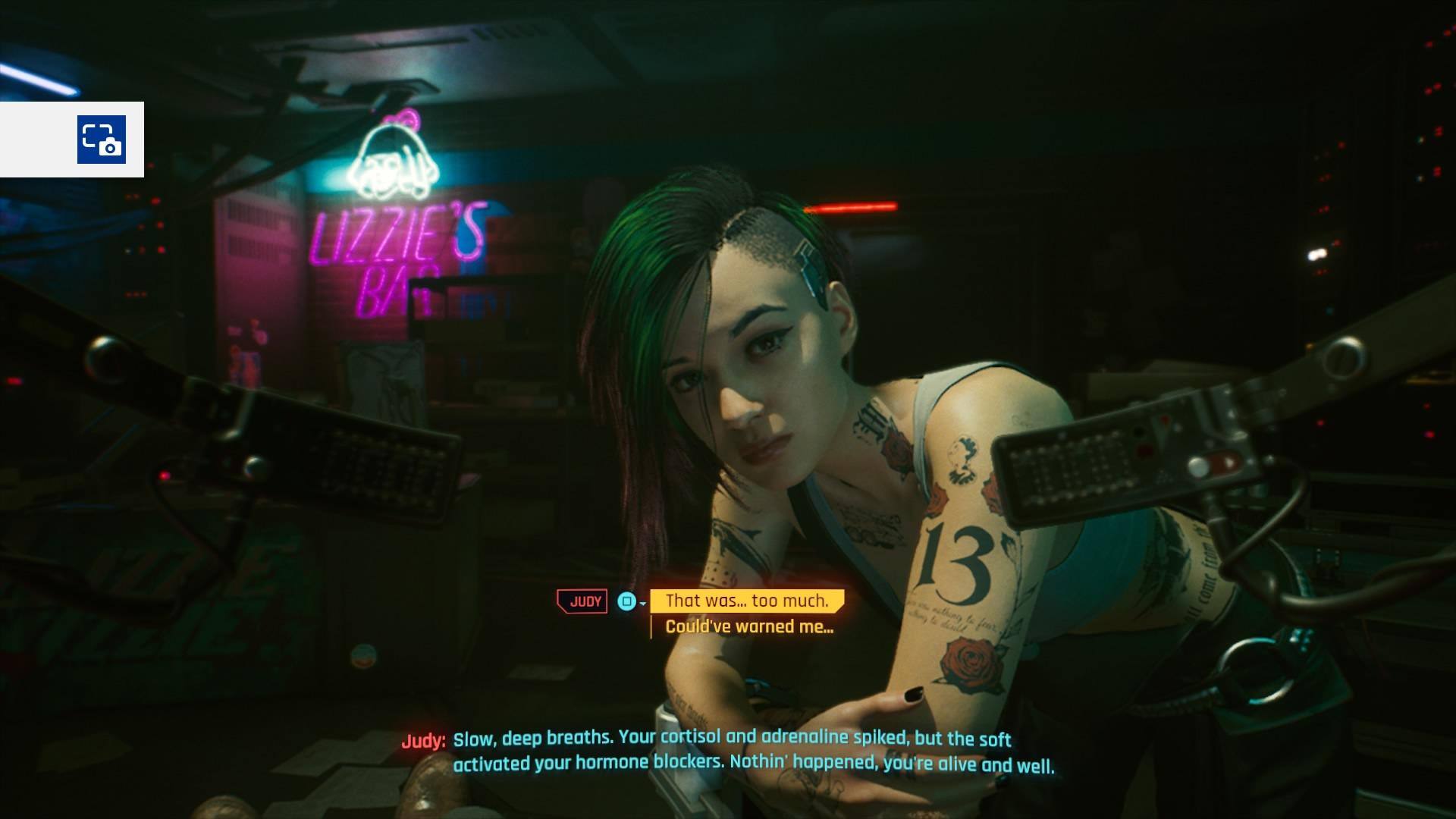This screenshot has height=819, width=1456.
Task: Select the "Could've warned me..." dialogue option
Action: pos(749,627)
